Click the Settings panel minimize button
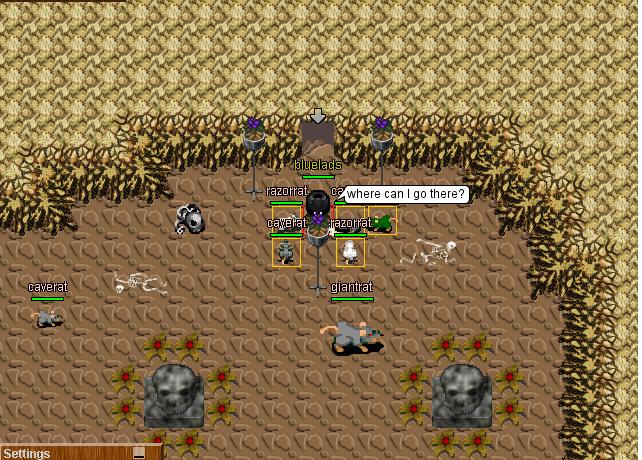Viewport: 642px width, 460px height. click(x=139, y=453)
